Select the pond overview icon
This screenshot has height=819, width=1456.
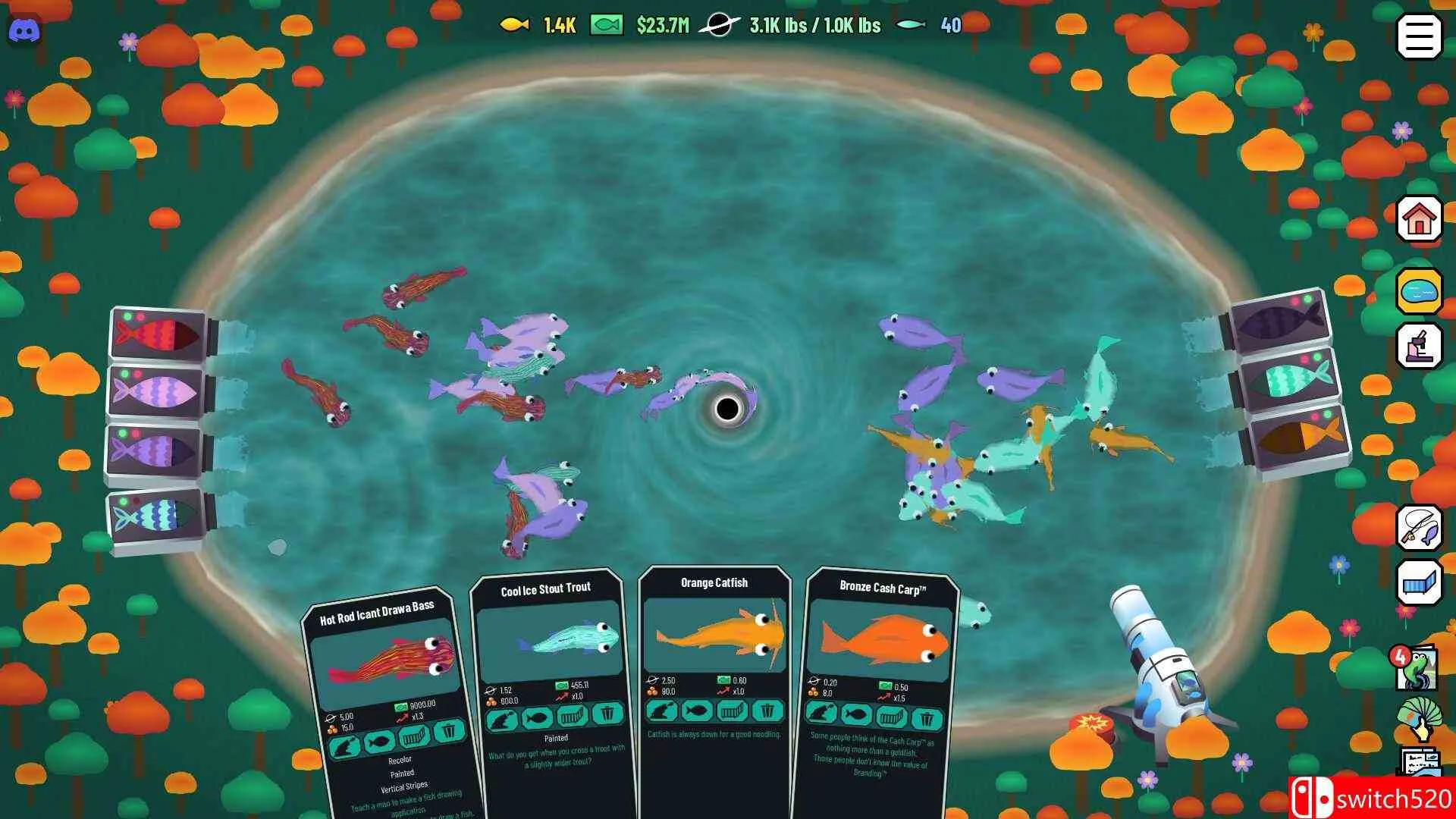click(1420, 290)
